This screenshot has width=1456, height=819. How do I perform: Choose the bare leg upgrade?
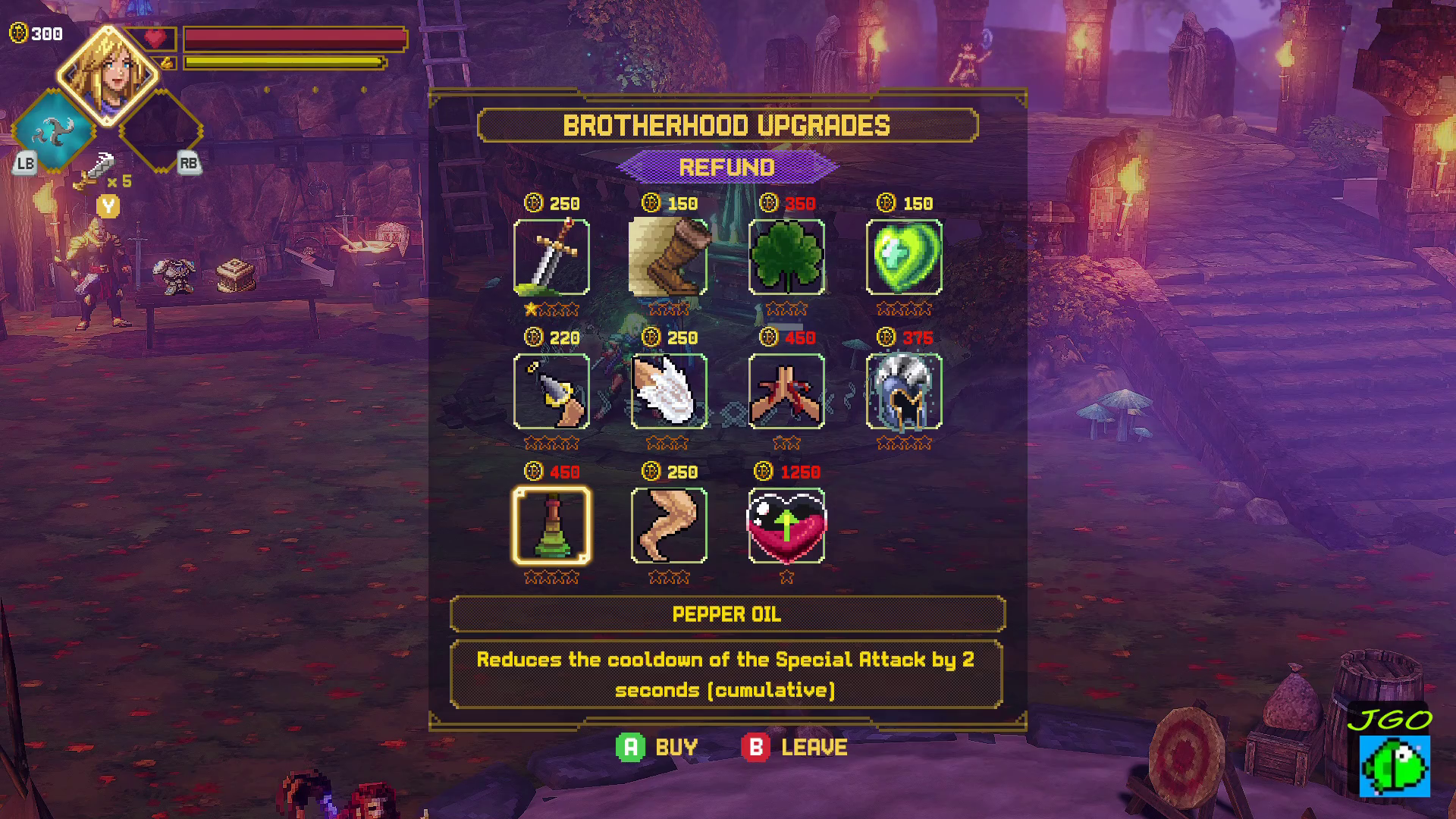tap(669, 526)
